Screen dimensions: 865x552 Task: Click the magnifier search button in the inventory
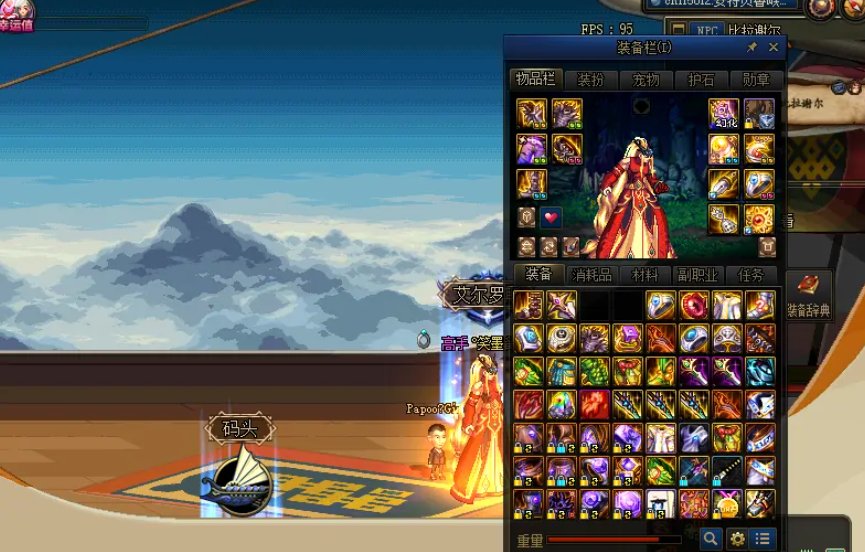[710, 539]
